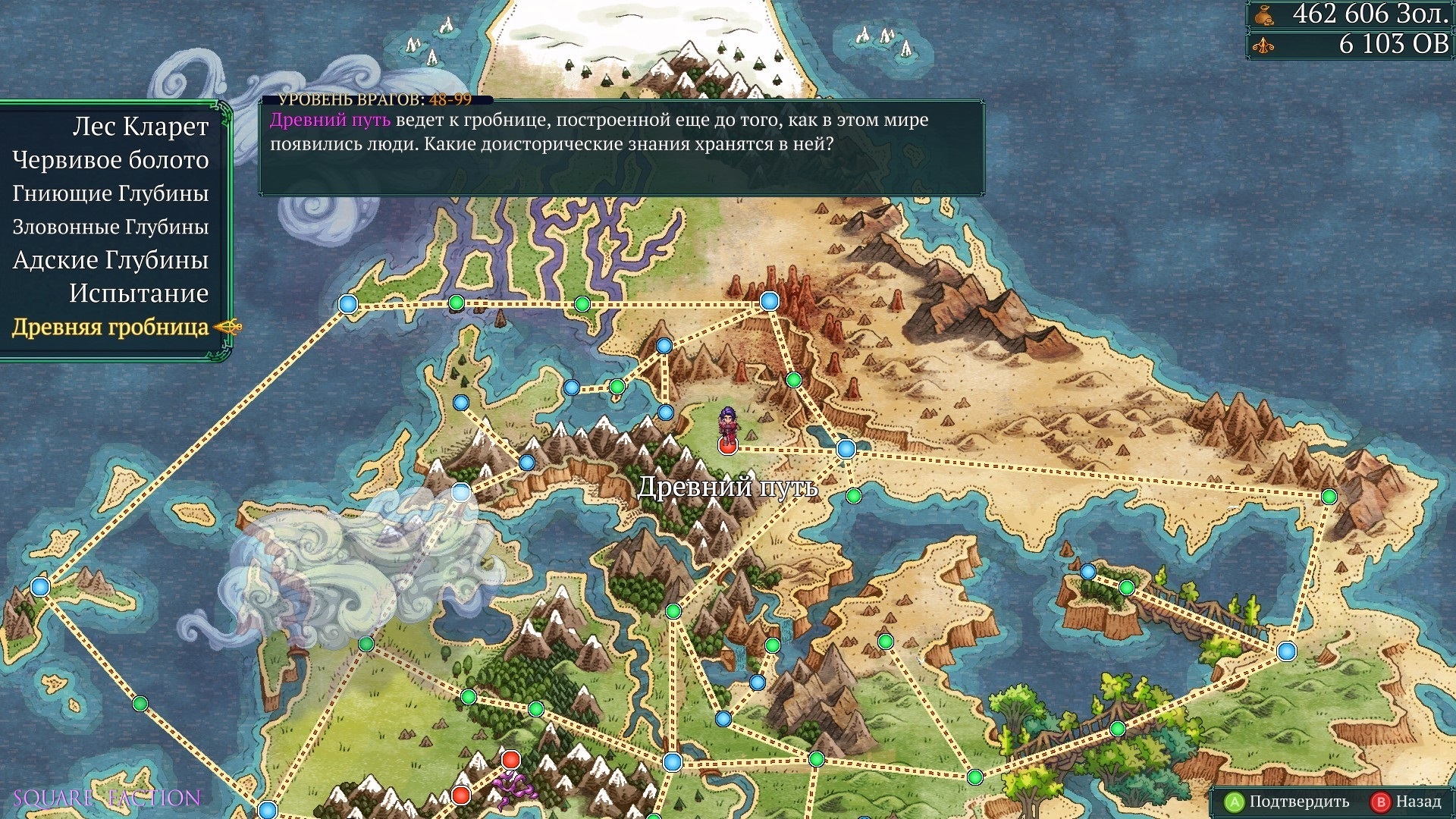The image size is (1456, 819).
Task: Select Зловонные Глубины from the list
Action: point(111,227)
